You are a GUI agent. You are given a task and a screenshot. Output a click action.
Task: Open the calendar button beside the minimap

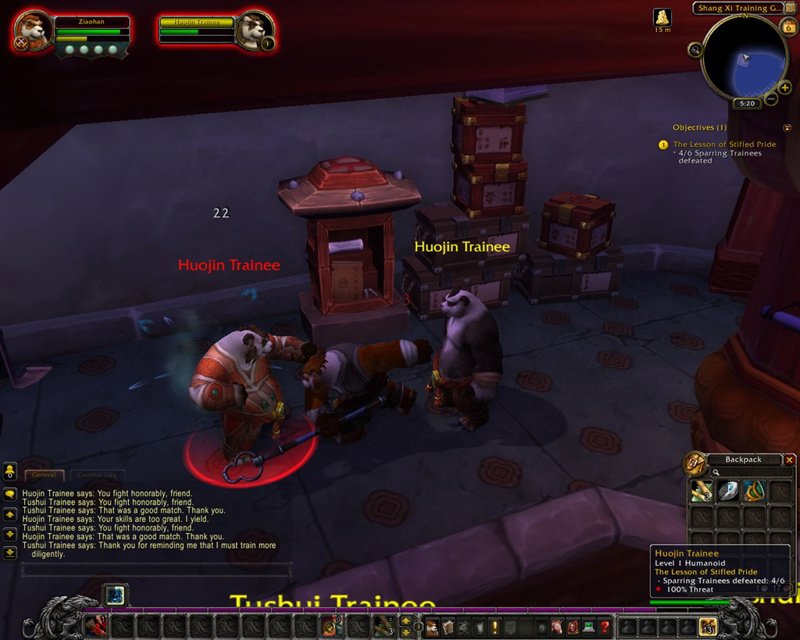(x=788, y=27)
